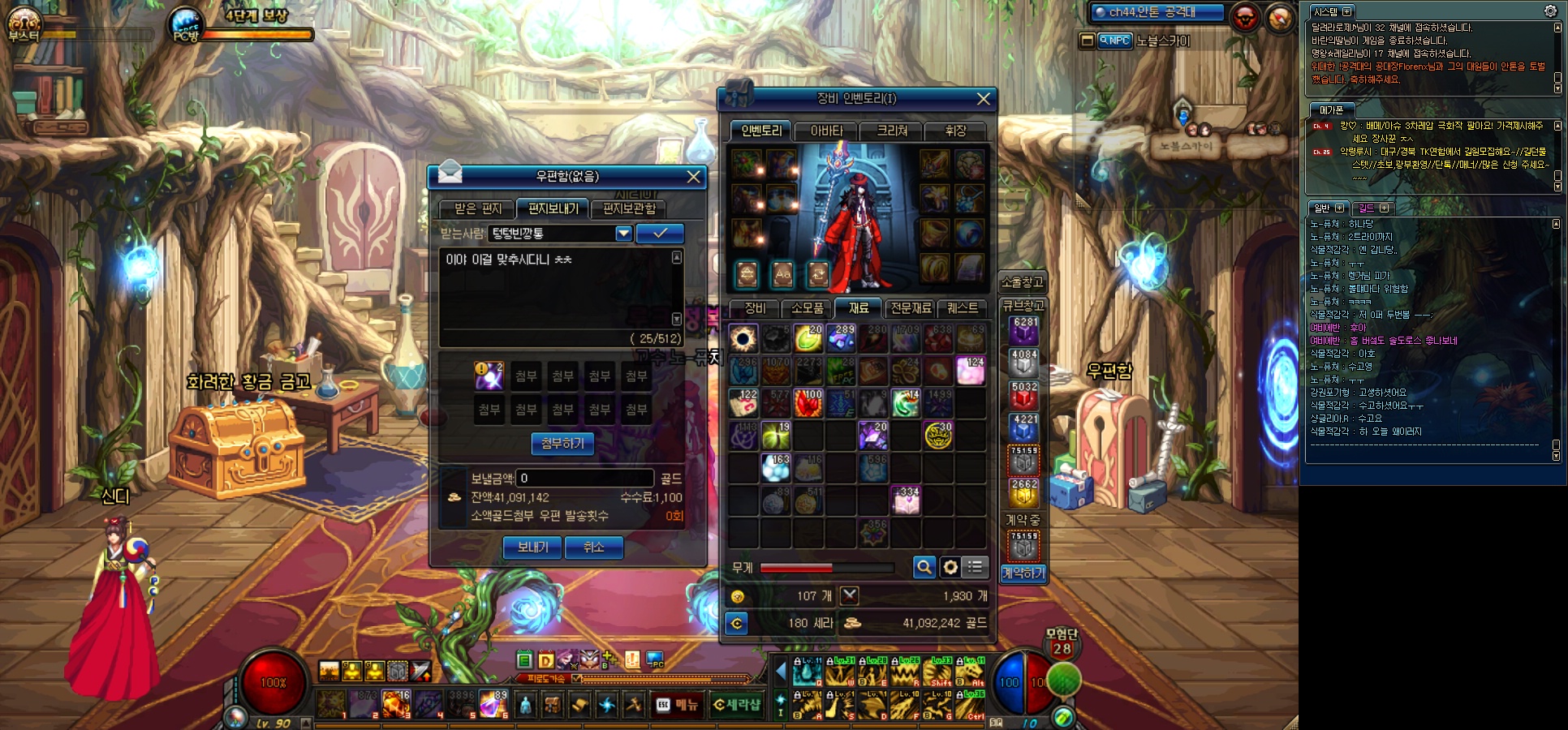Click the inventory search magnifier button

point(924,567)
